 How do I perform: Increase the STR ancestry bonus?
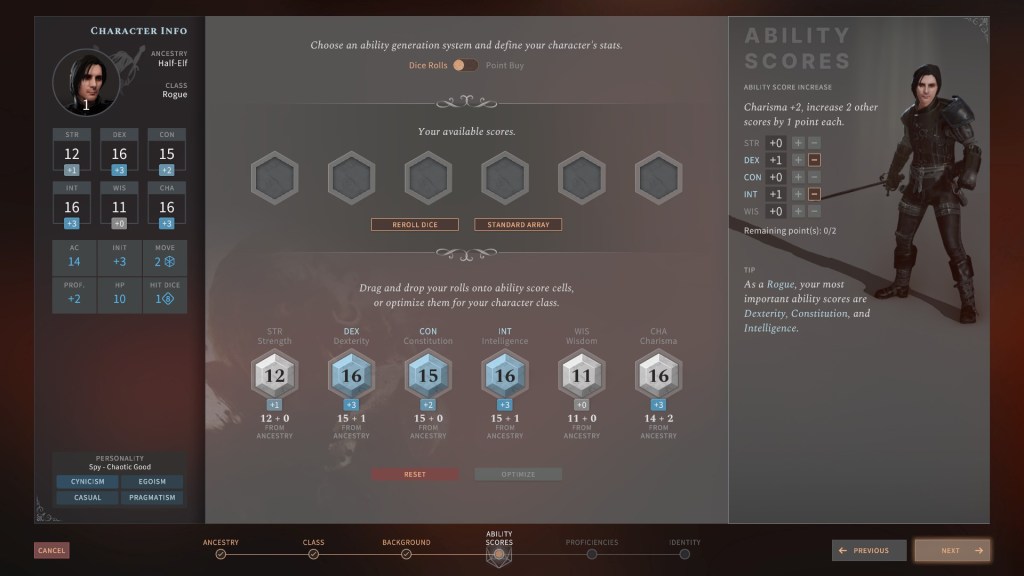798,143
